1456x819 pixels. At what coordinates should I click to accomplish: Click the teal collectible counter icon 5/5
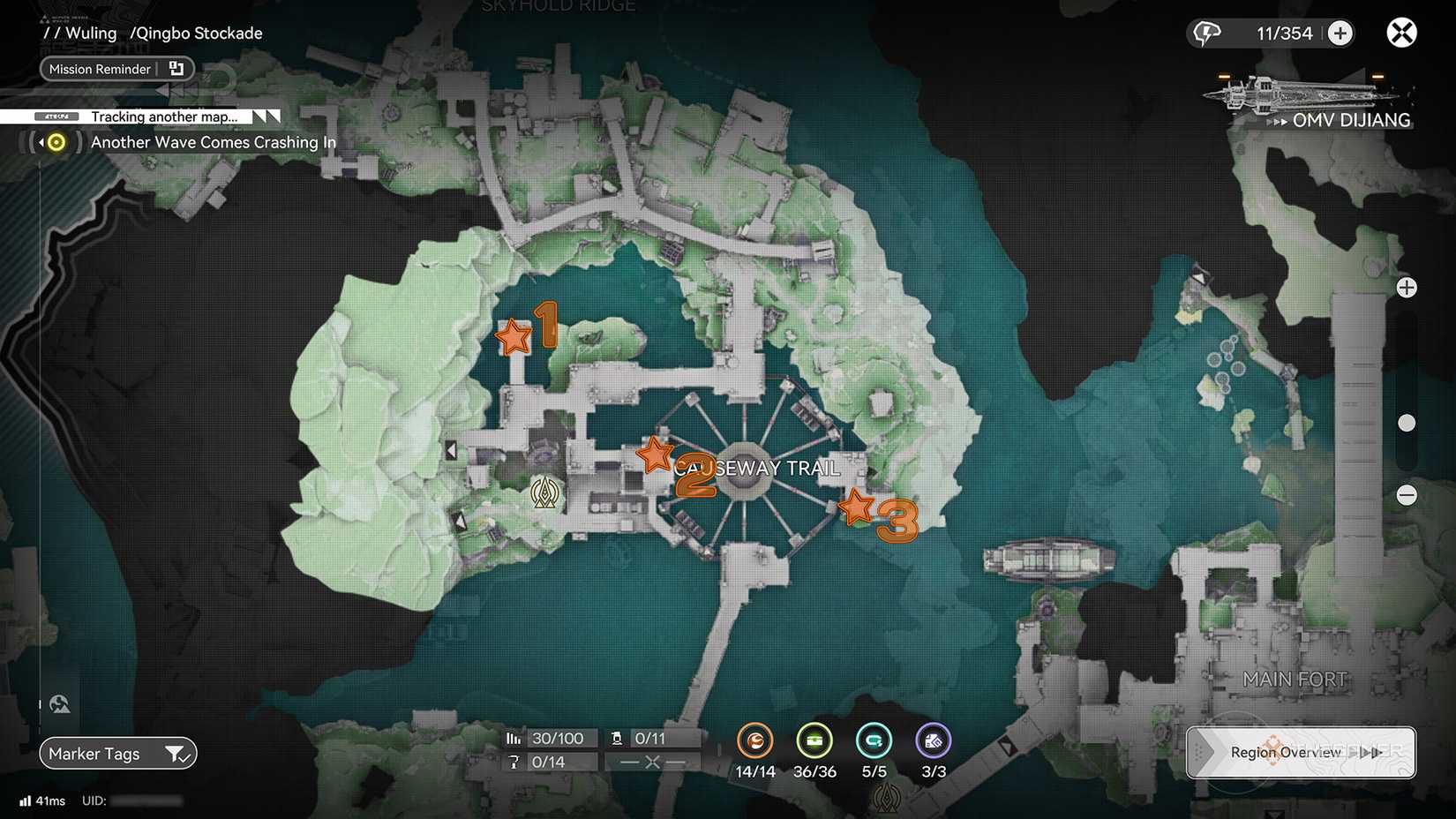click(x=874, y=741)
